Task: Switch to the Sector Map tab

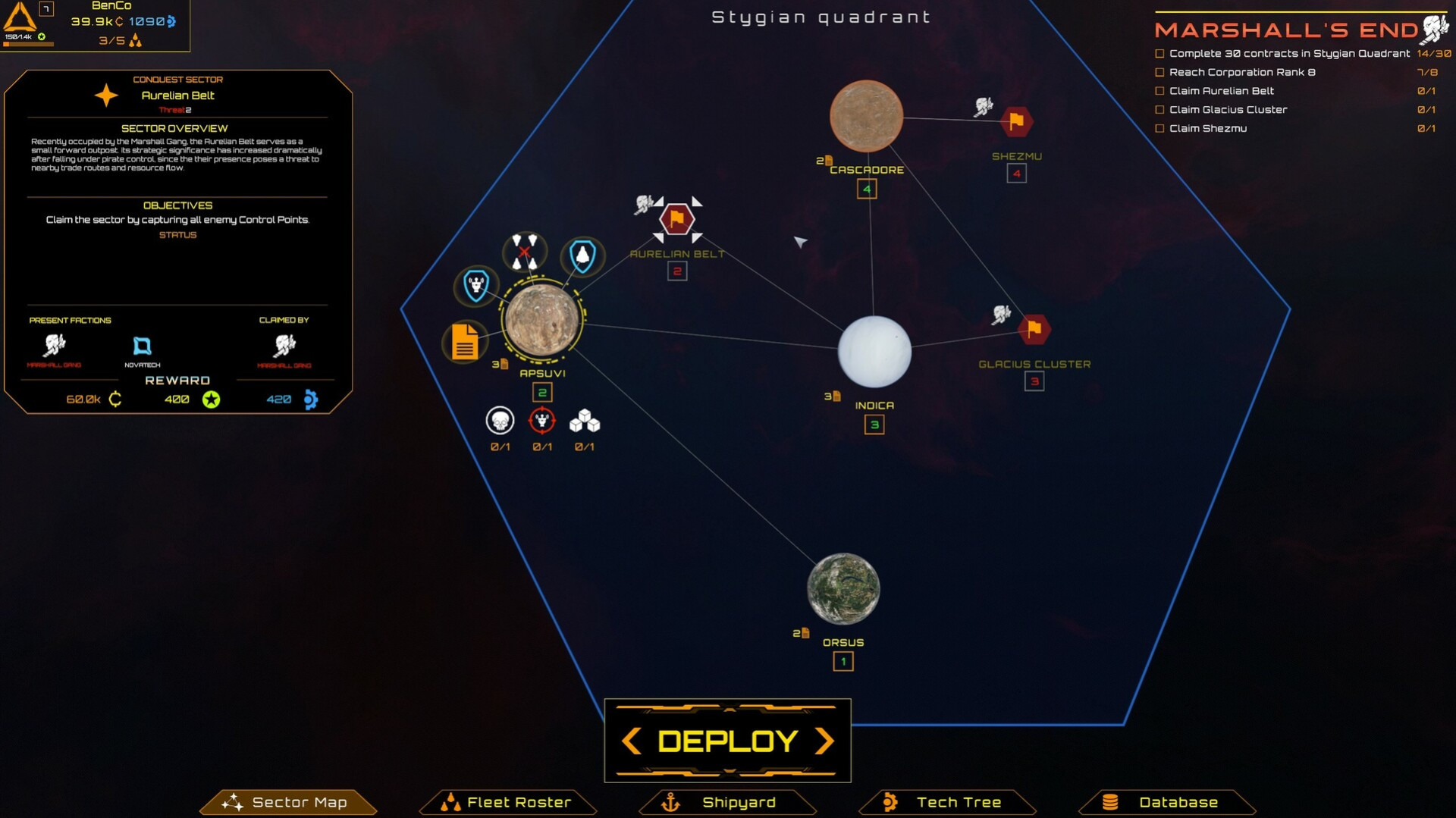Action: tap(288, 802)
